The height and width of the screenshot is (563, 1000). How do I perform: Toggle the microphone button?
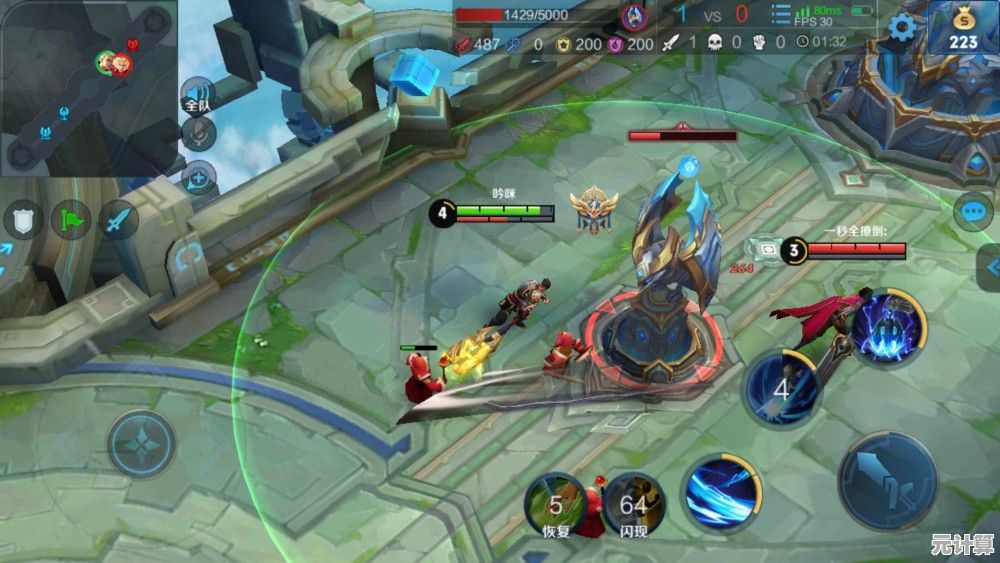point(199,135)
